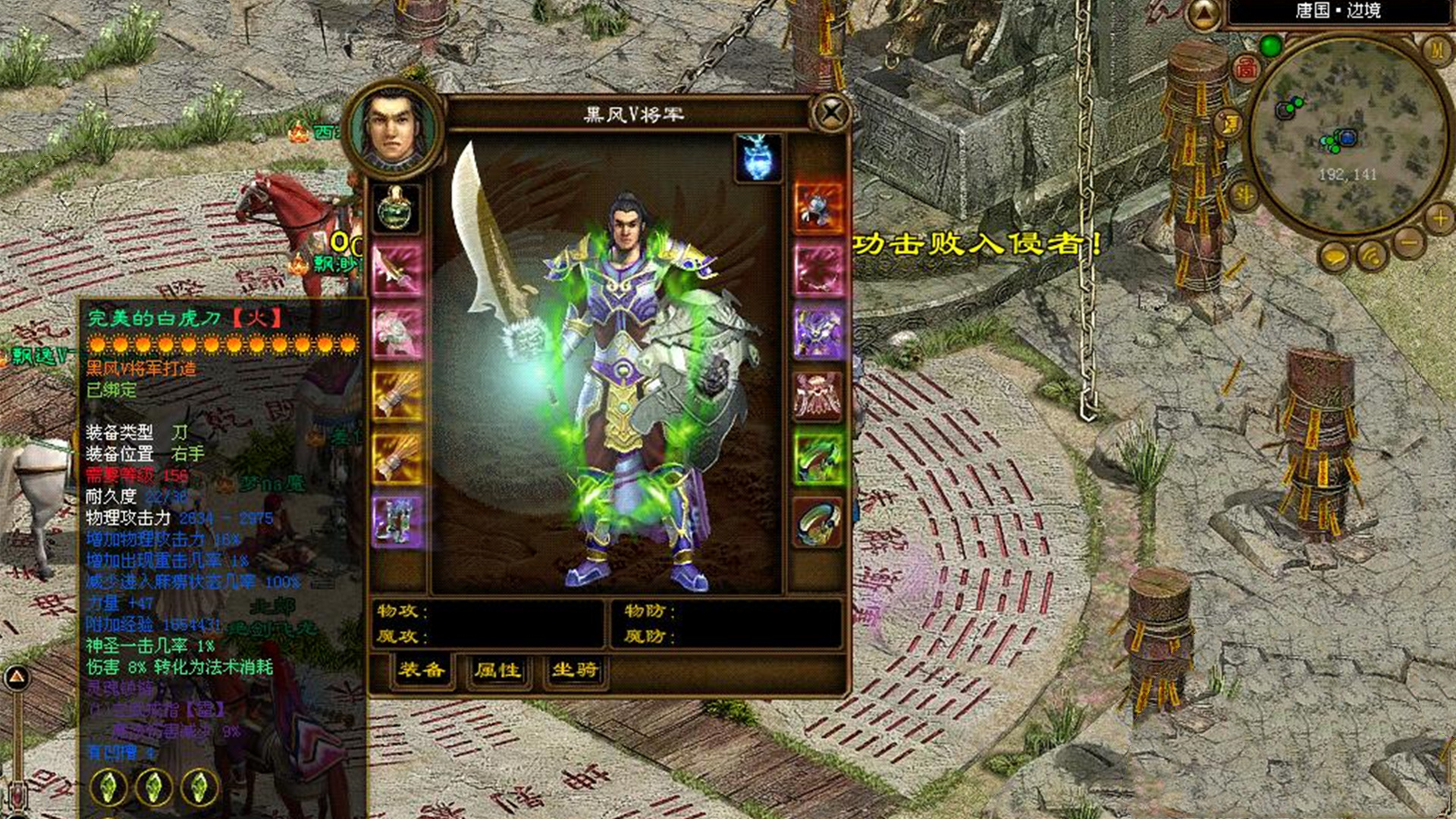Click the signal-waves button below the minimap
Viewport: 1456px width, 819px height.
[x=1372, y=256]
